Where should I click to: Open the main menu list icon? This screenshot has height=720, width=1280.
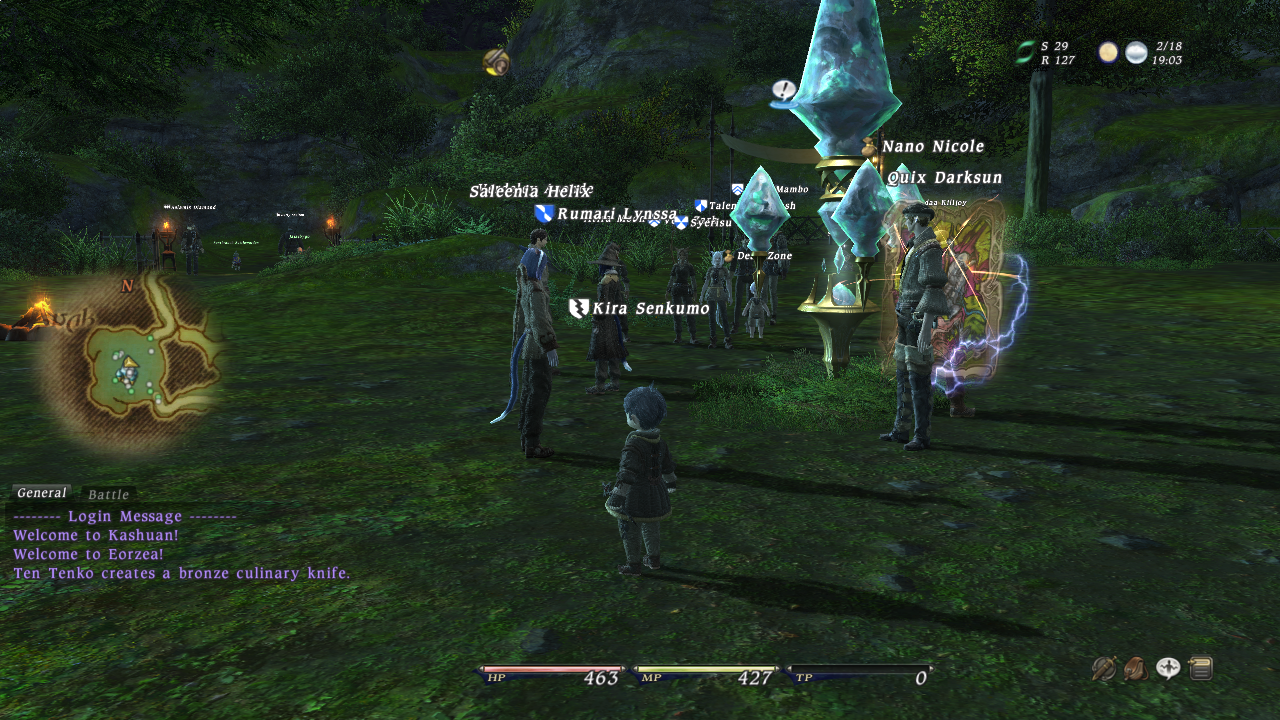1201,668
